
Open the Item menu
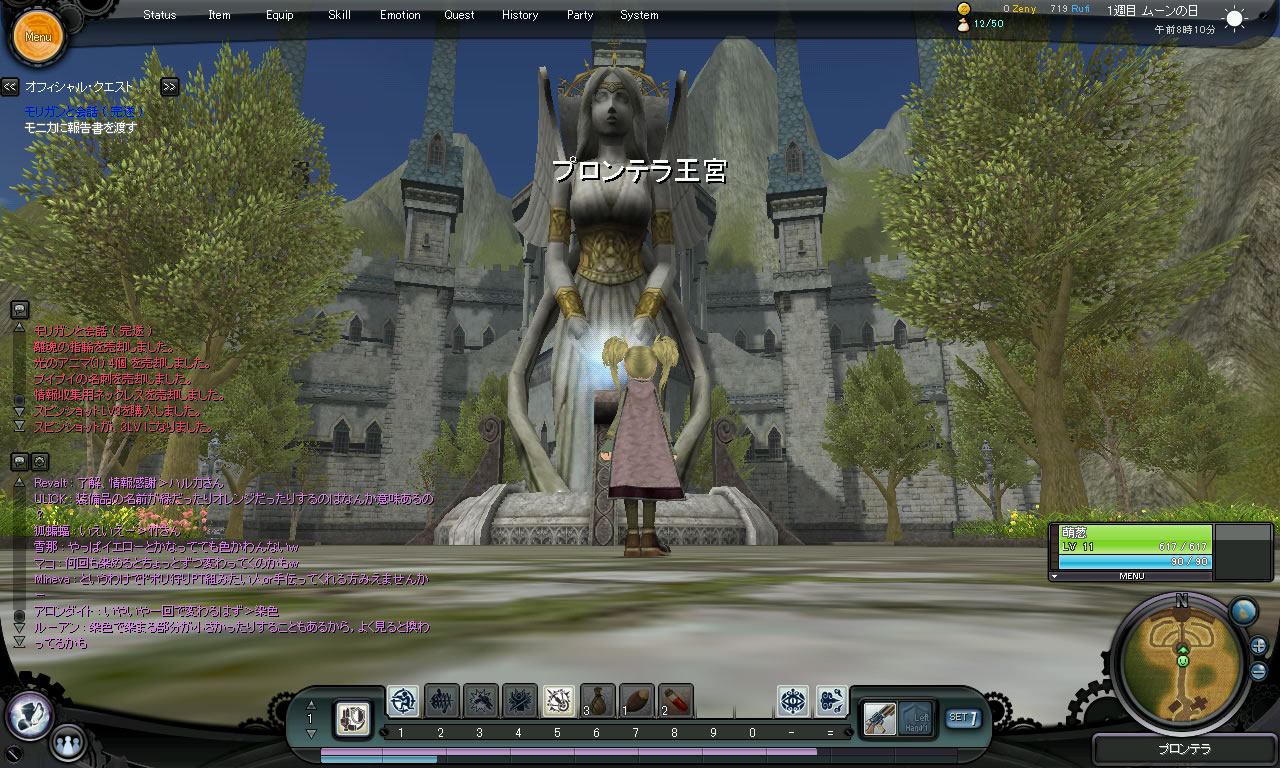[219, 15]
